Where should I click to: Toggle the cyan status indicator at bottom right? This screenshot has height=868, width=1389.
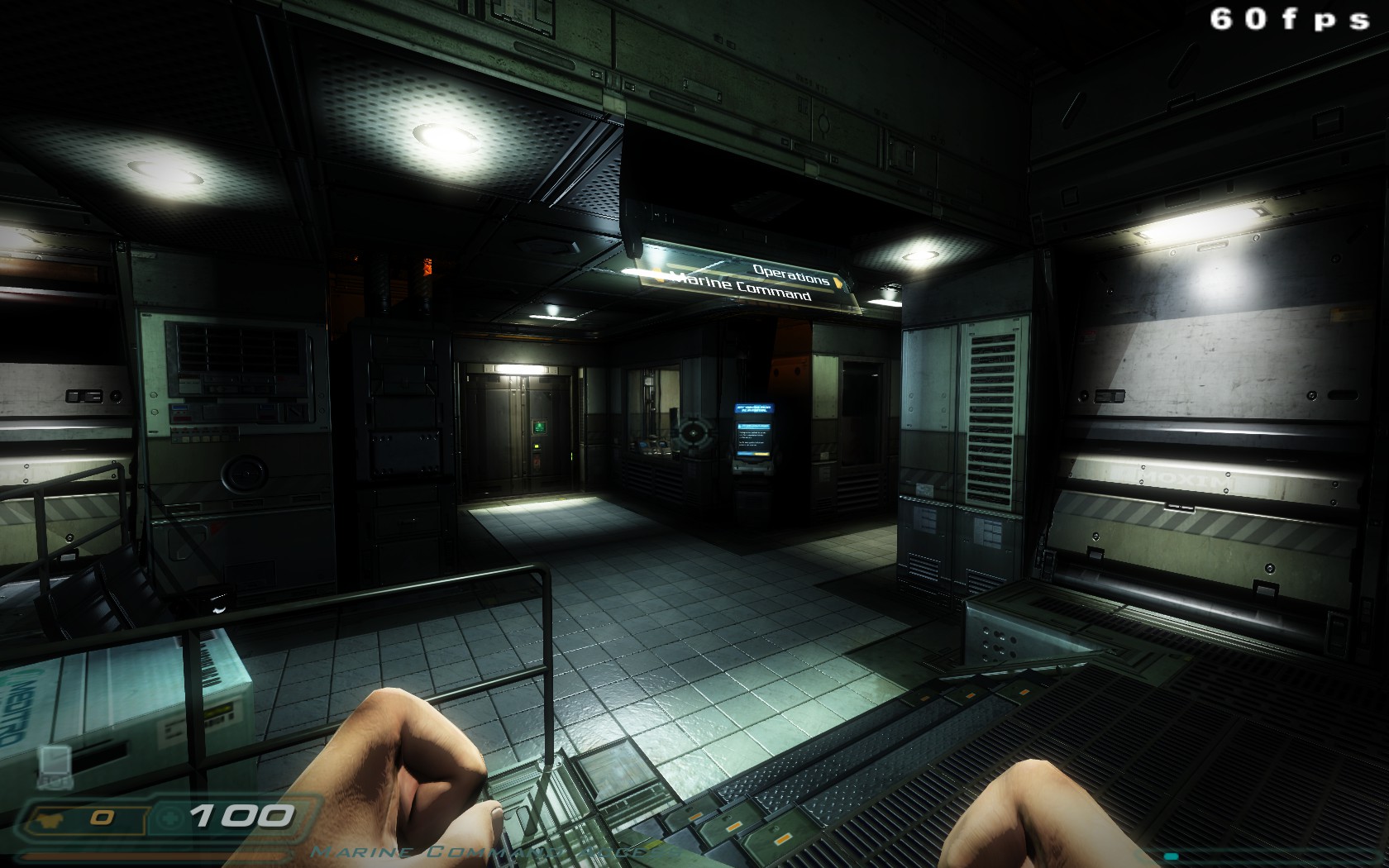[1171, 856]
